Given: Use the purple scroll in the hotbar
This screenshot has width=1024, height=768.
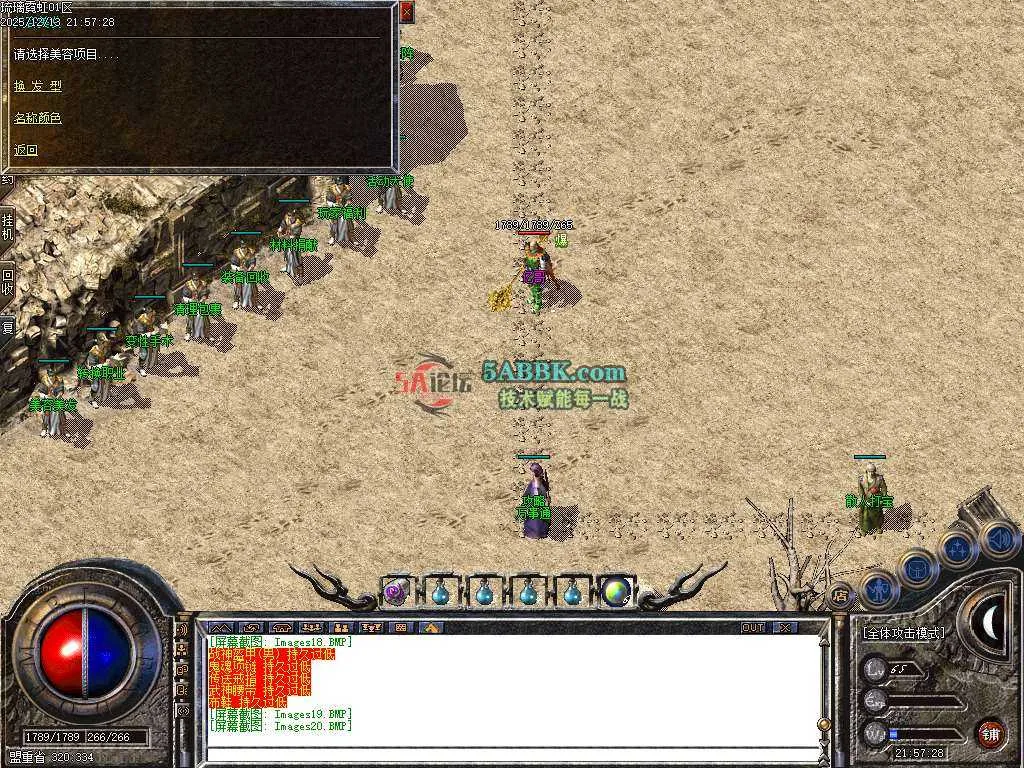Looking at the screenshot, I should [394, 592].
